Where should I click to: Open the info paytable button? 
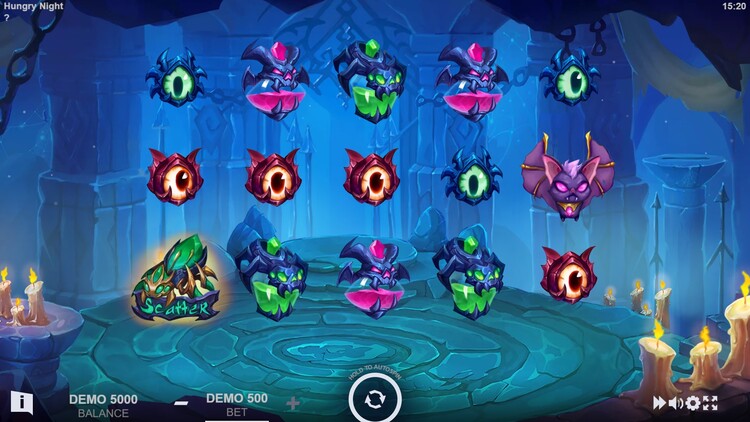point(22,402)
